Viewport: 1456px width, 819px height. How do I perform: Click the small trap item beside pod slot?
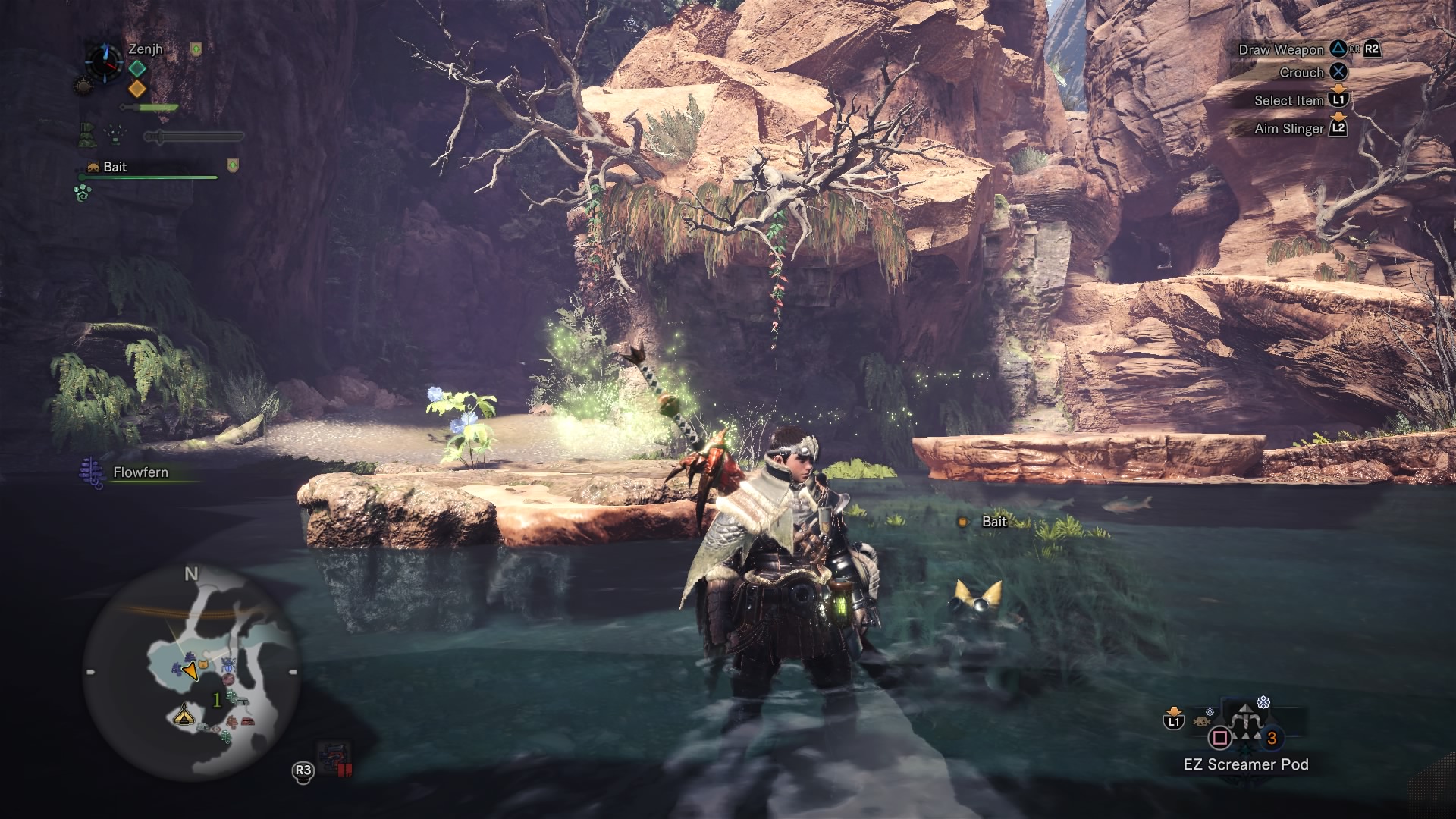tap(1202, 721)
